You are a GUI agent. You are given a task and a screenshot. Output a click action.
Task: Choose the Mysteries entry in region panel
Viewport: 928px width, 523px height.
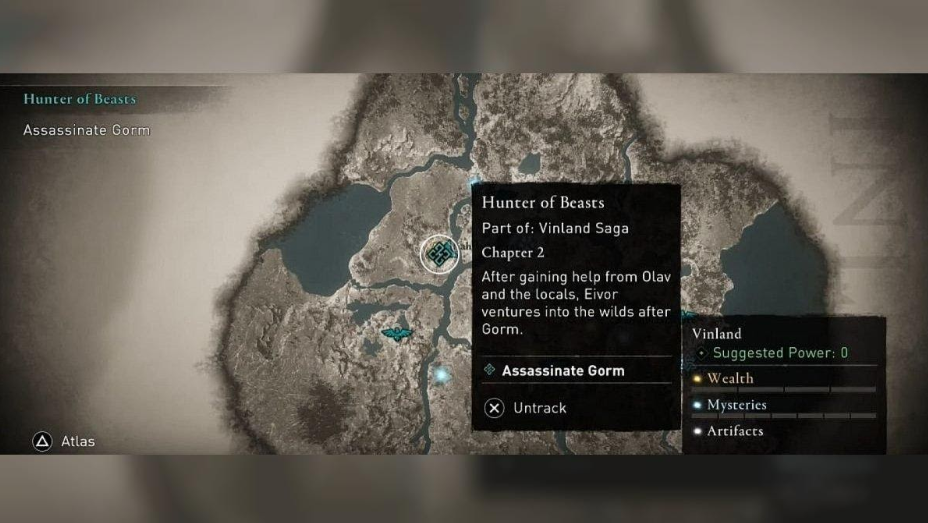click(x=736, y=405)
